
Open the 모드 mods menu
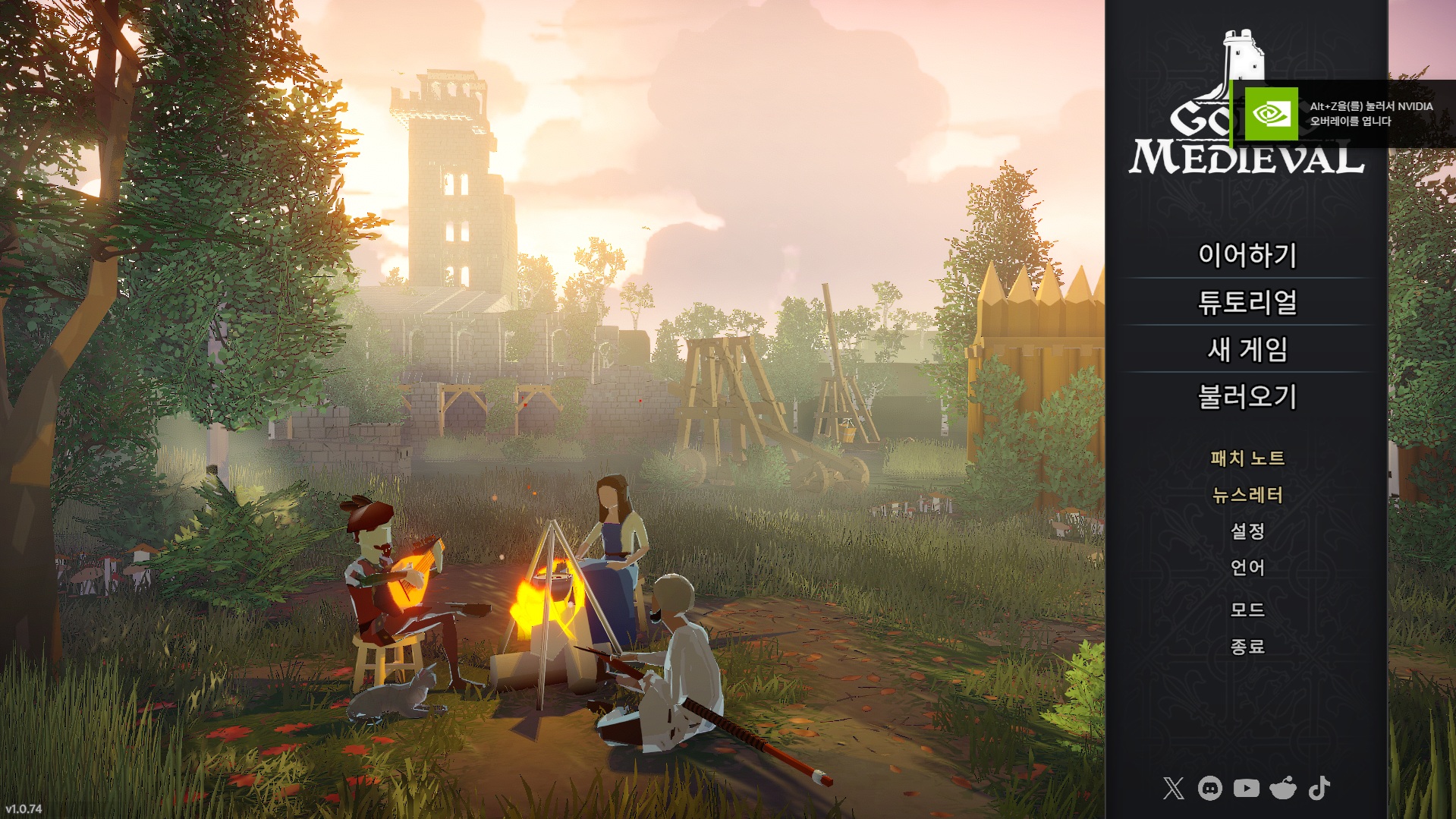[1247, 610]
